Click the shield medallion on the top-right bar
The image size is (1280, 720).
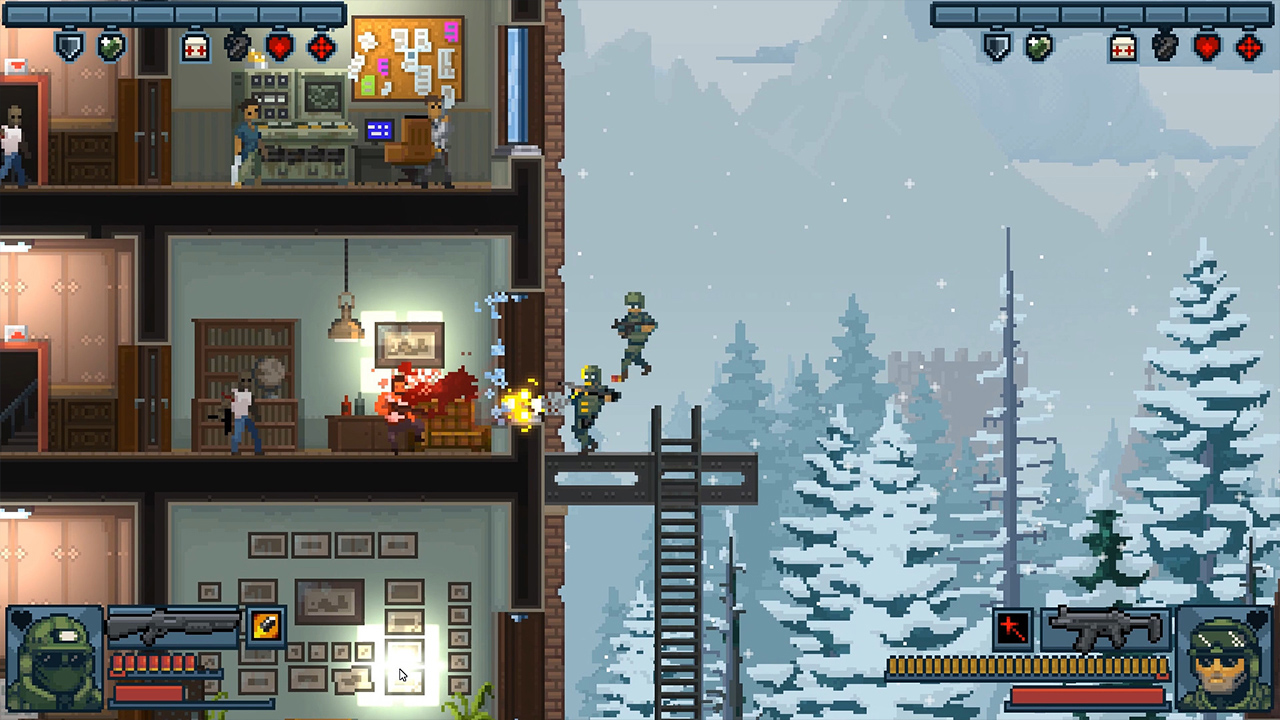click(x=996, y=47)
